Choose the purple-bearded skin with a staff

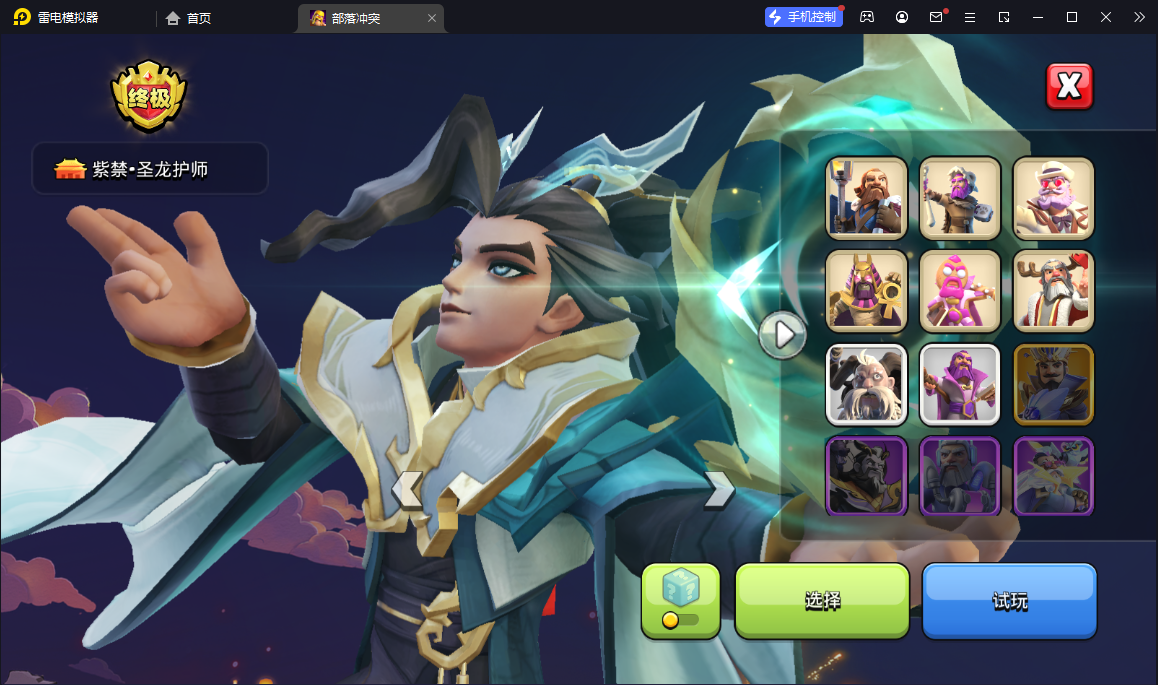point(960,198)
